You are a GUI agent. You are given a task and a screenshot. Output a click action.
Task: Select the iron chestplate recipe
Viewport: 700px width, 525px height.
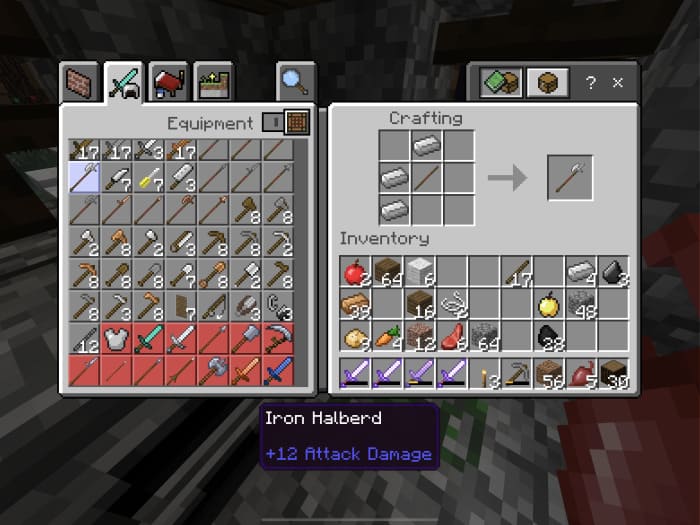(116, 339)
